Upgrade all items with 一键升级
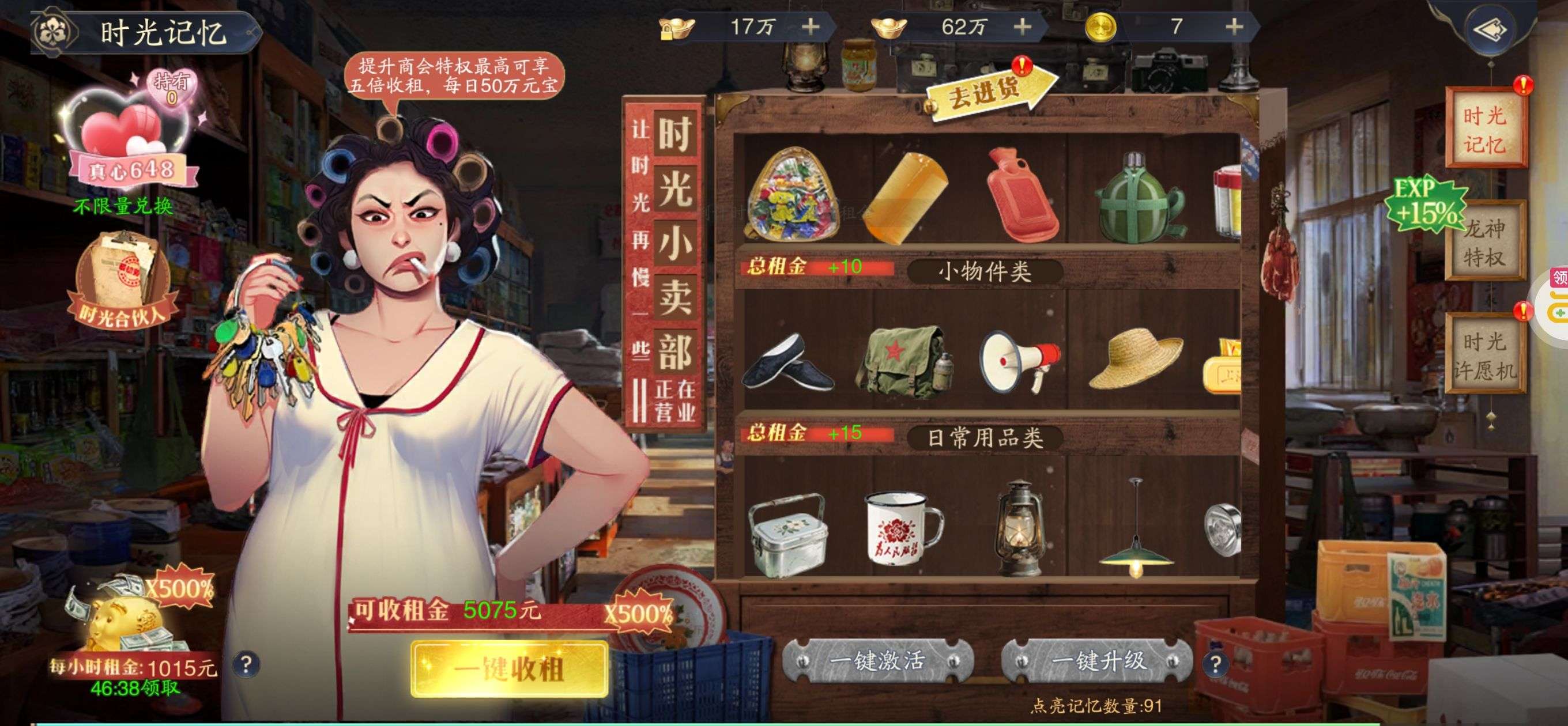This screenshot has width=1568, height=726. 1098,661
